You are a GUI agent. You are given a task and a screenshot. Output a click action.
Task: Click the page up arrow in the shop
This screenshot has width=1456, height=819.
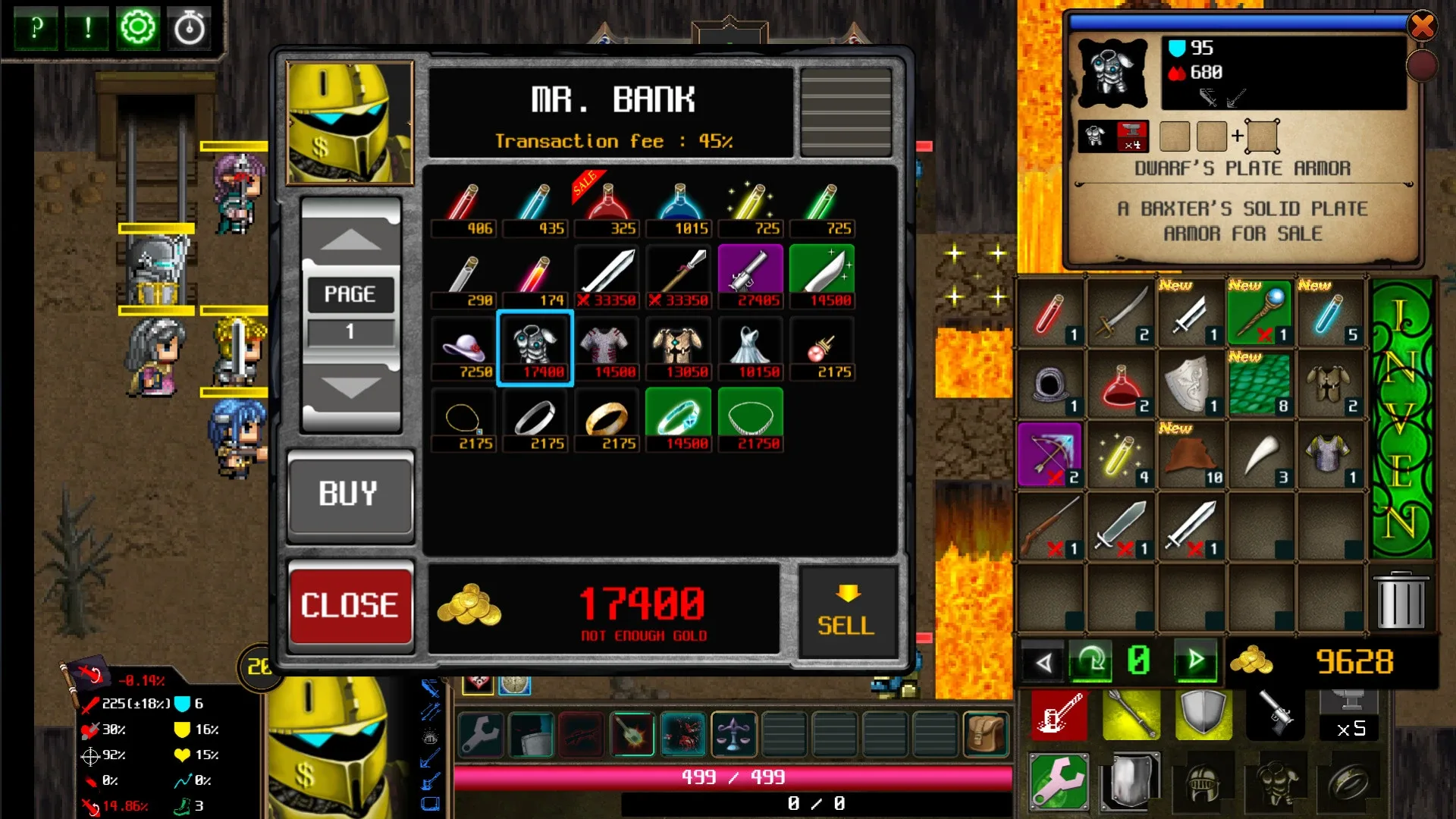click(350, 240)
